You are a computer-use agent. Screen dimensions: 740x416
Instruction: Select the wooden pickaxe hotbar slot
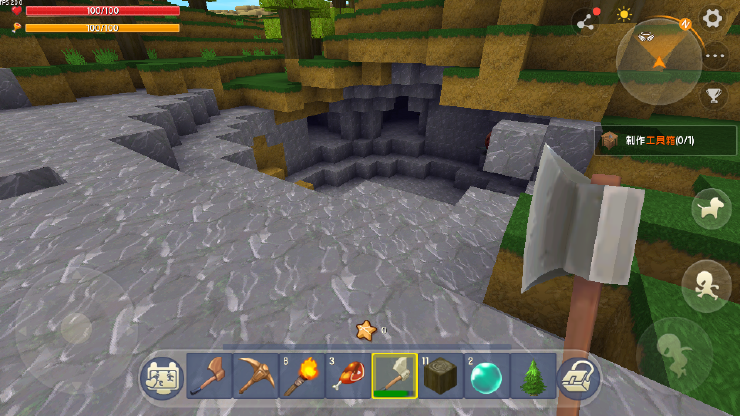click(255, 375)
